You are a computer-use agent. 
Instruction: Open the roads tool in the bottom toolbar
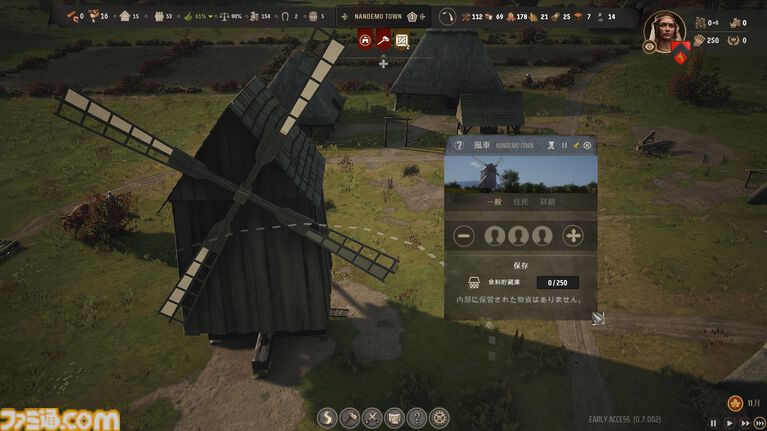(x=326, y=418)
